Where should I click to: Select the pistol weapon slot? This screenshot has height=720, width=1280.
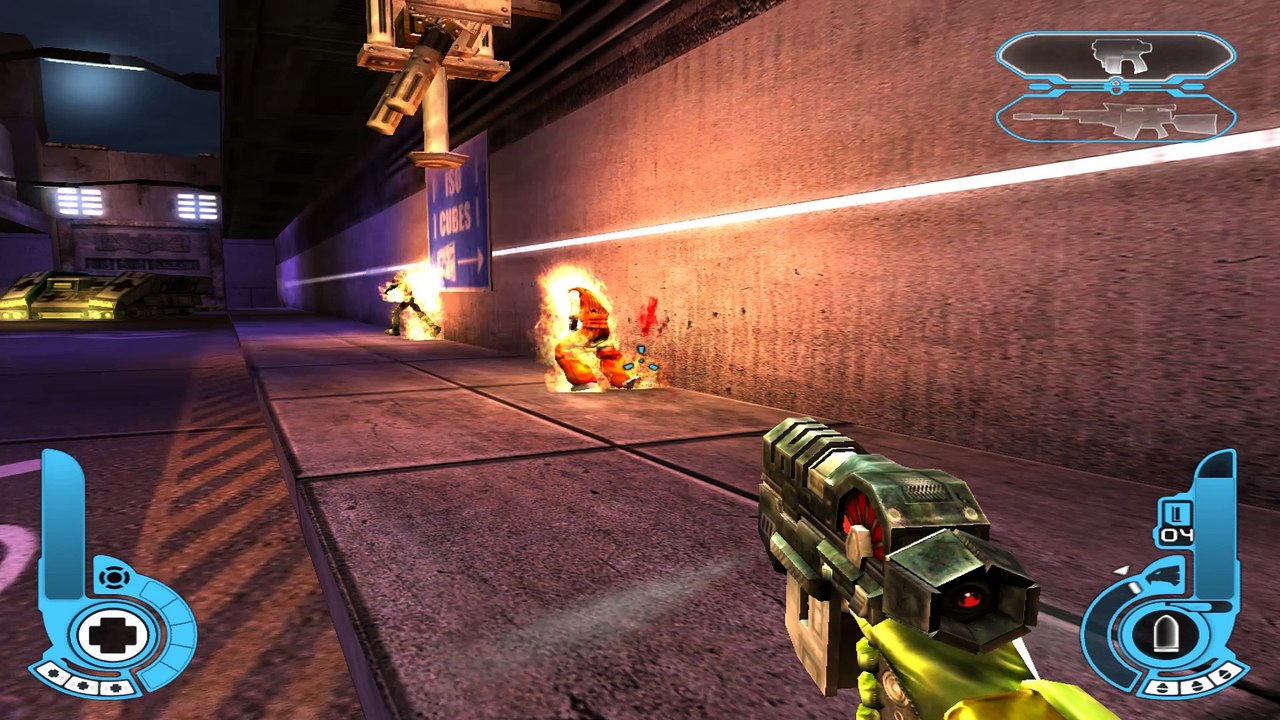click(1115, 56)
